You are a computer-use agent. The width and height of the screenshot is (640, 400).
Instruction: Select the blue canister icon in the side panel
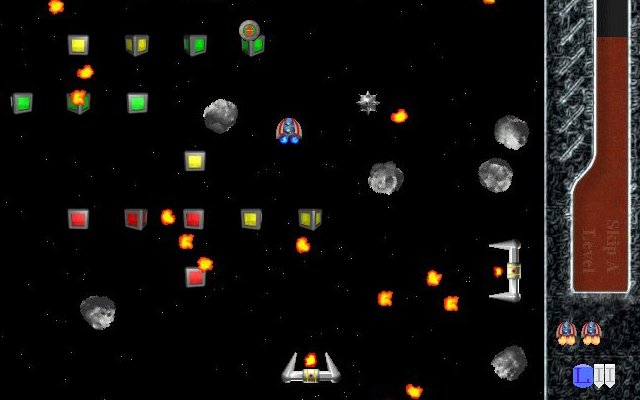(582, 376)
